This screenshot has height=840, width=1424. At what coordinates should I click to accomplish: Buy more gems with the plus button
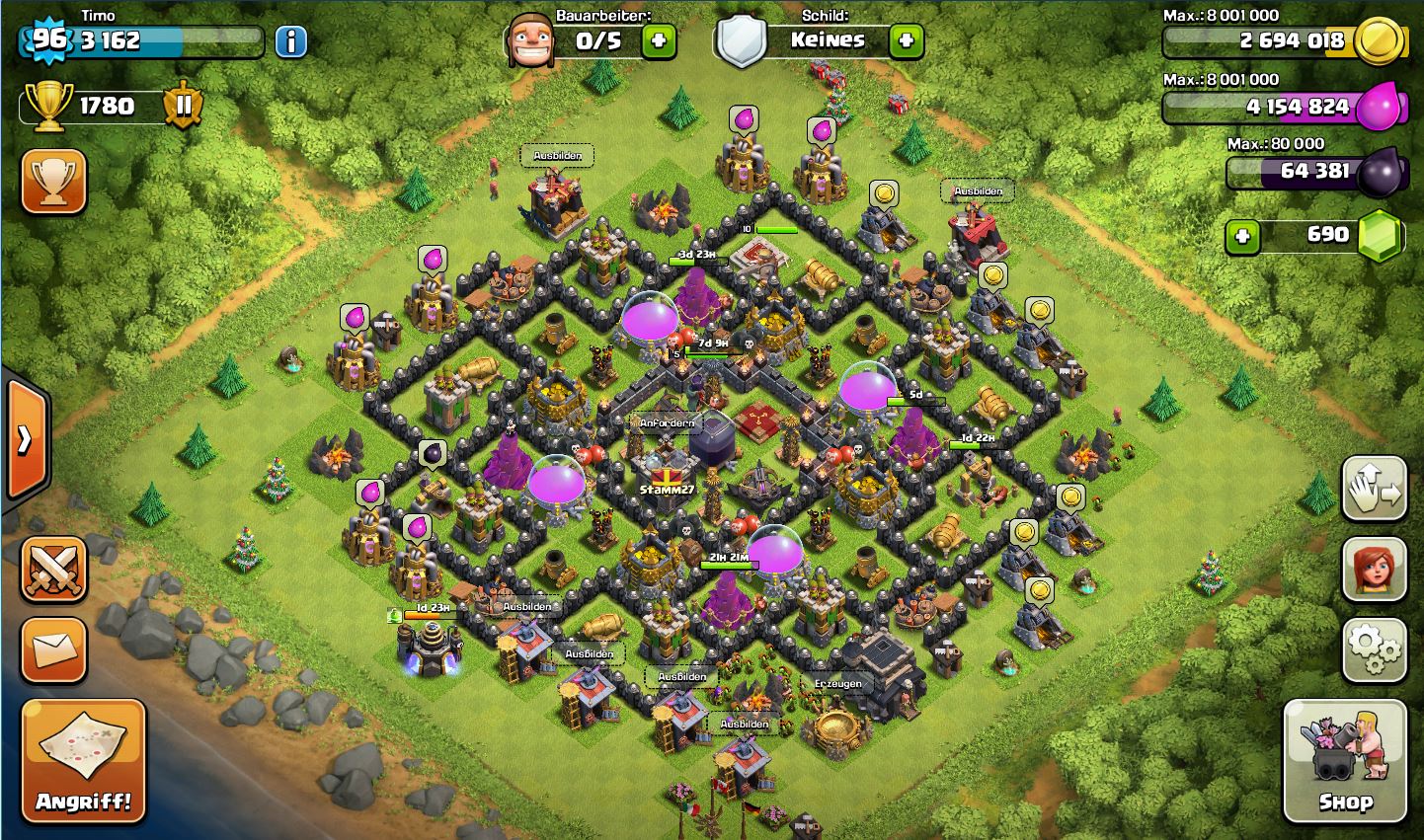click(x=1242, y=236)
